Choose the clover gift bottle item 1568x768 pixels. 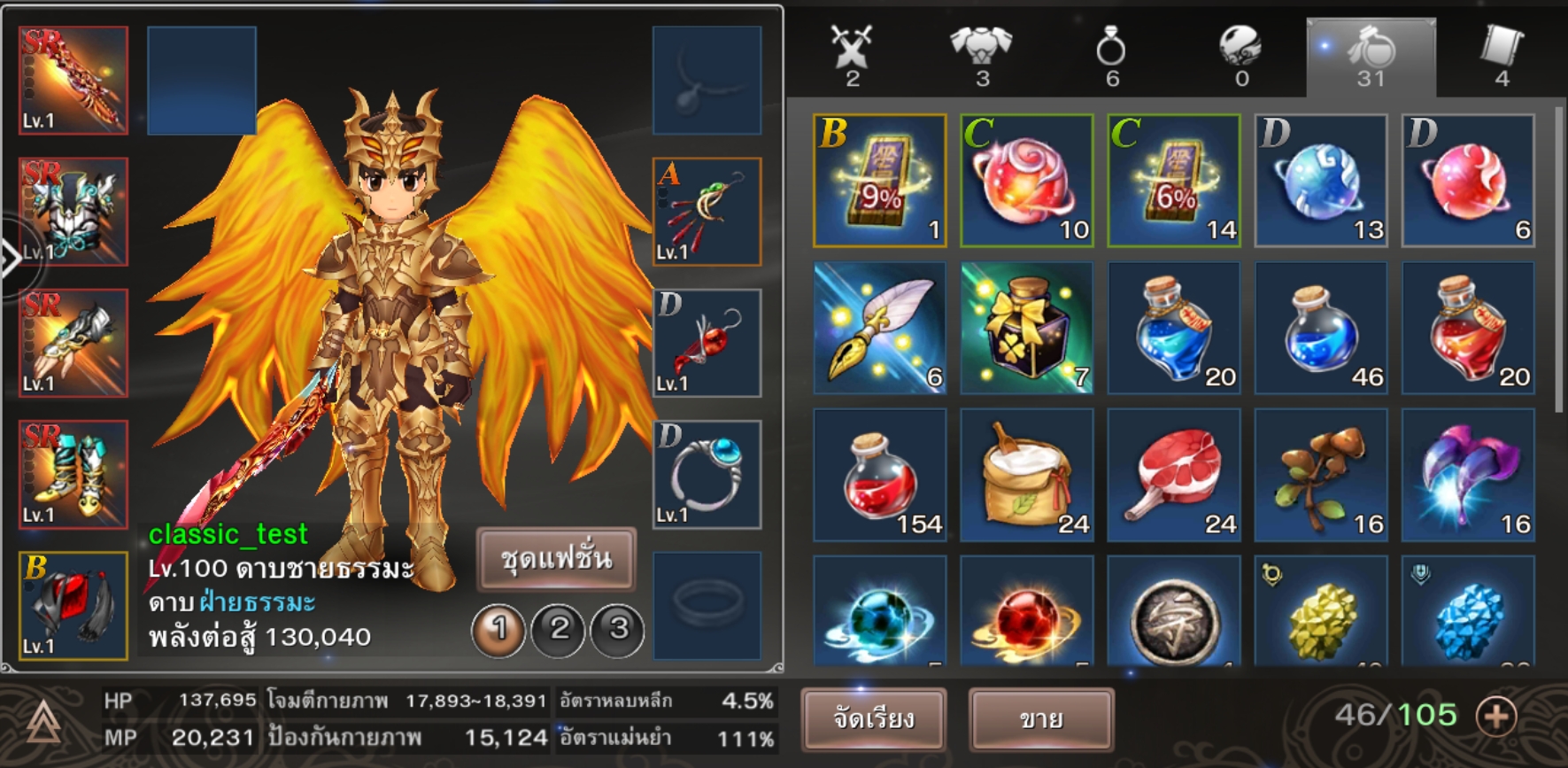pyautogui.click(x=1026, y=328)
